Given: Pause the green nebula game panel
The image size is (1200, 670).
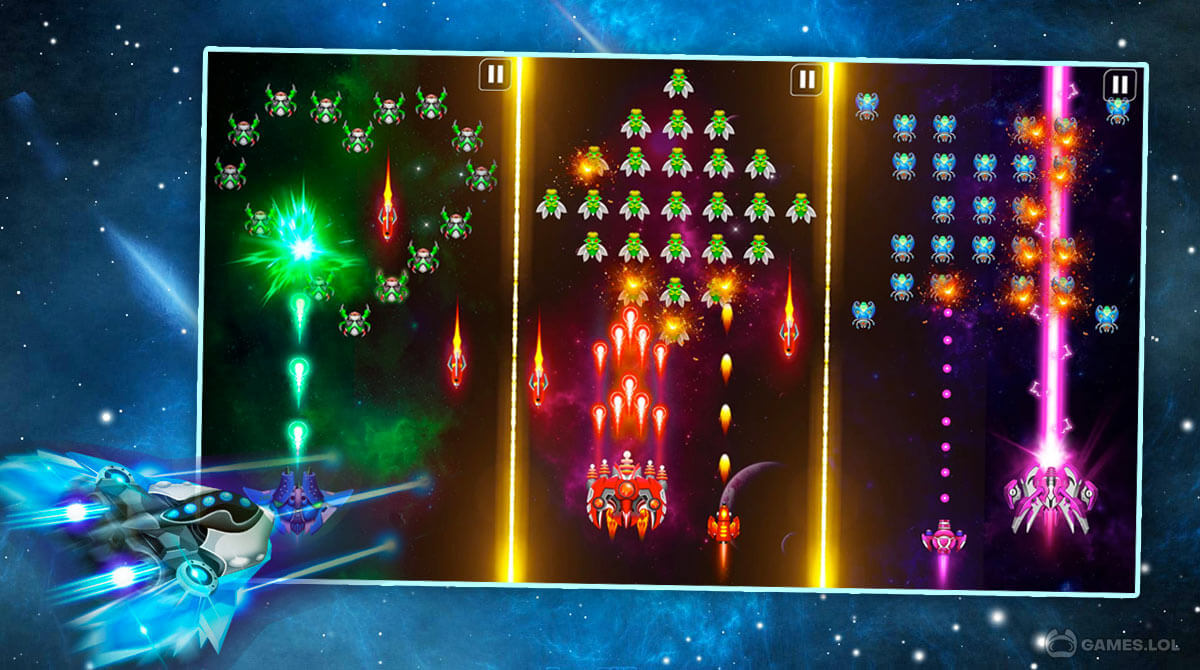Looking at the screenshot, I should click(x=494, y=73).
